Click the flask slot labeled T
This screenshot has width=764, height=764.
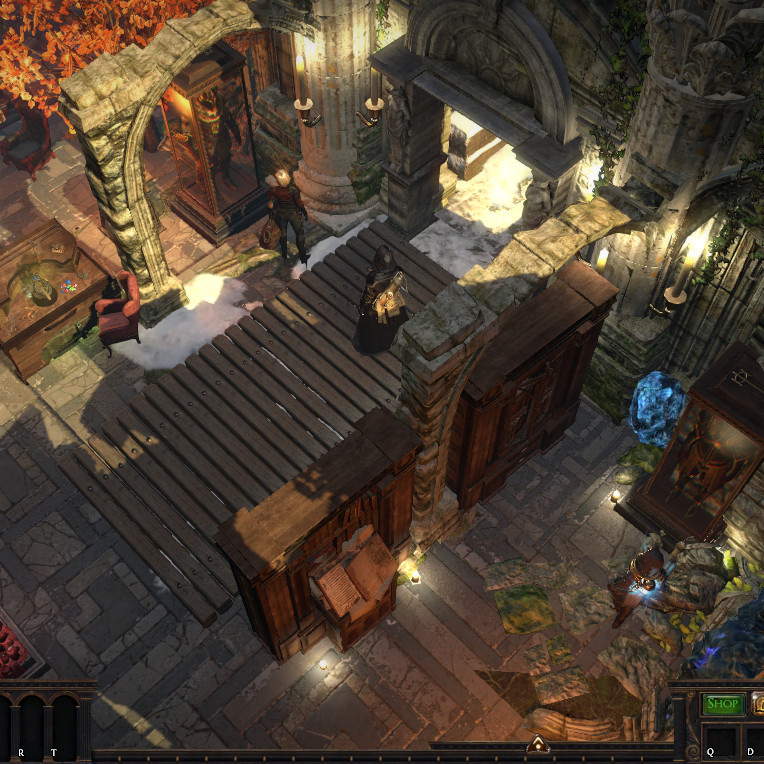click(59, 724)
